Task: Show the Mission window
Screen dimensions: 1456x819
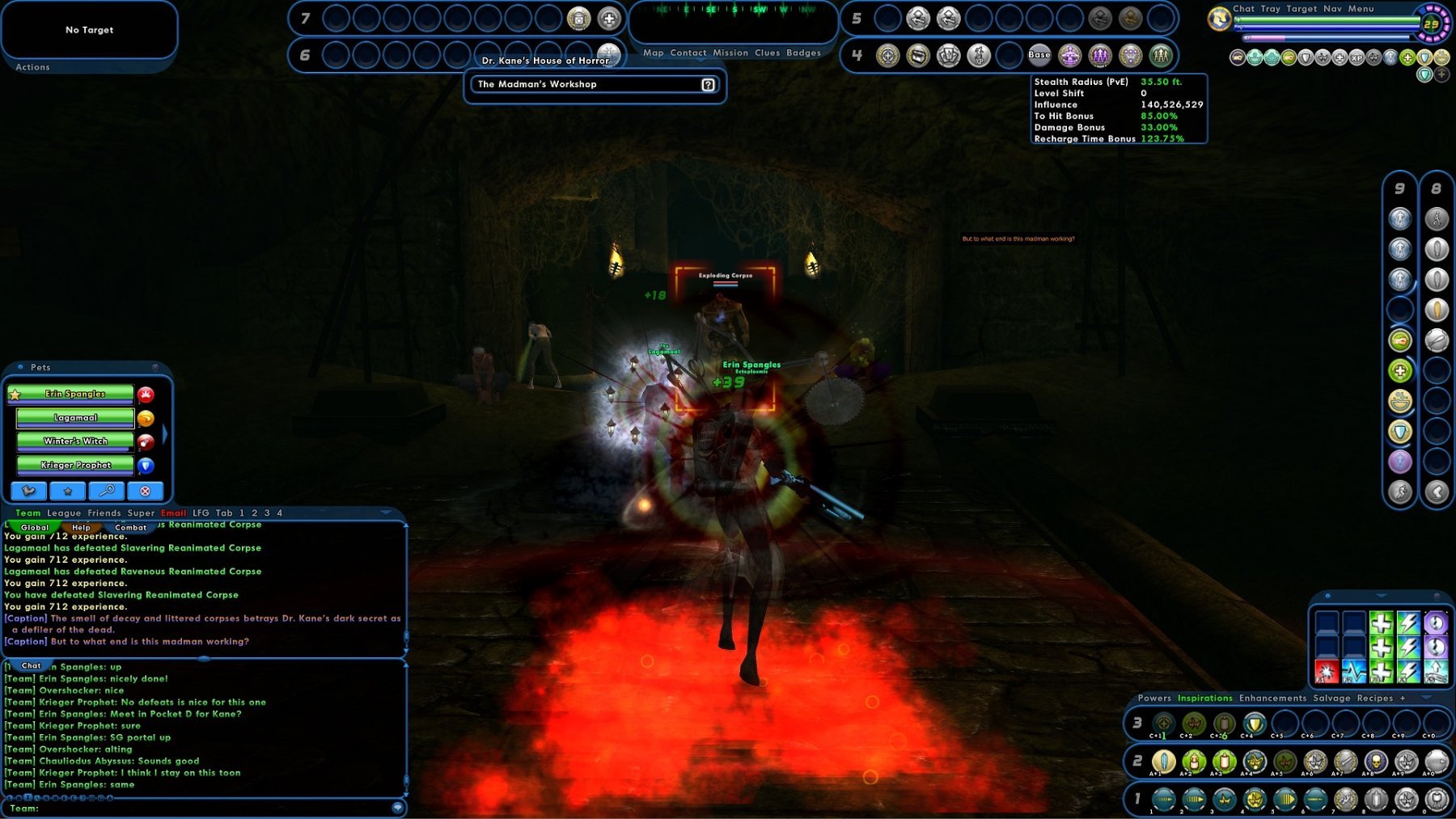Action: (x=730, y=53)
